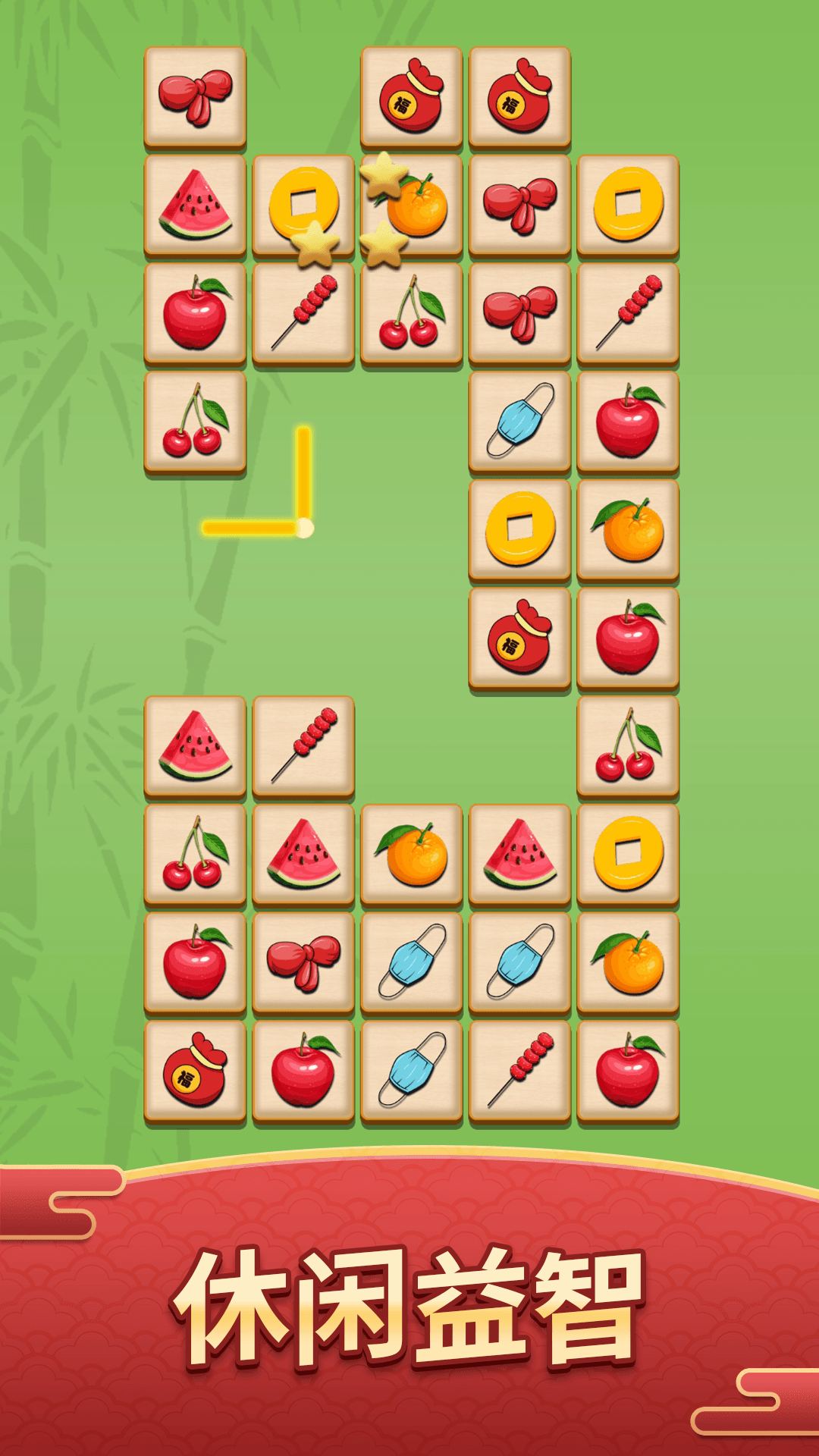
Task: Tap the orange tile between two watermelon slices
Action: 412,855
